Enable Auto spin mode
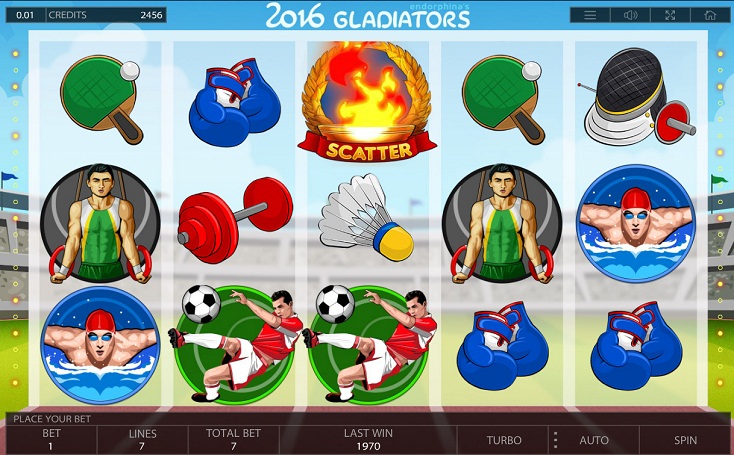 point(594,440)
